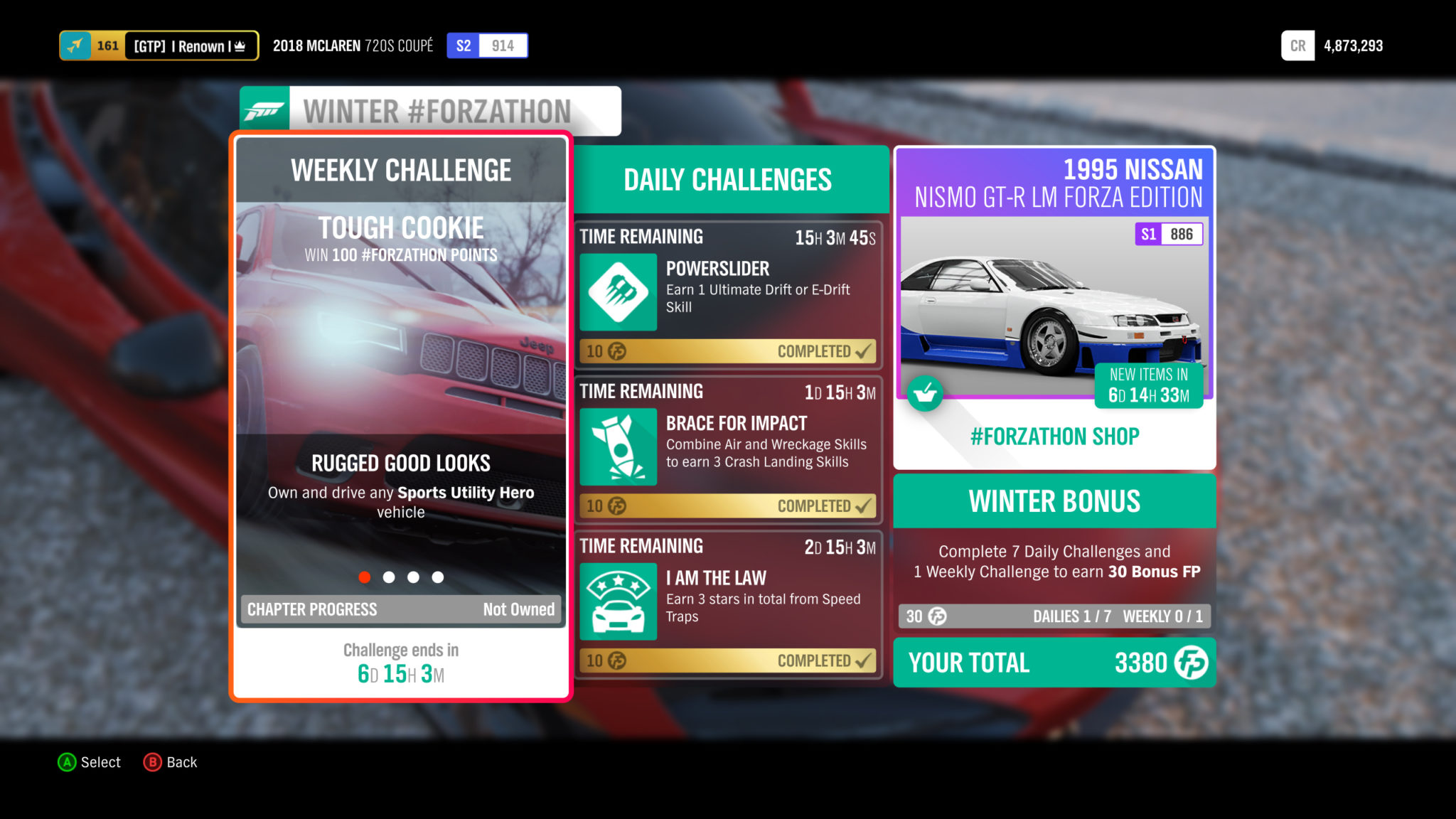Switch to the Daily Challenges panel
The width and height of the screenshot is (1456, 819).
tap(727, 179)
